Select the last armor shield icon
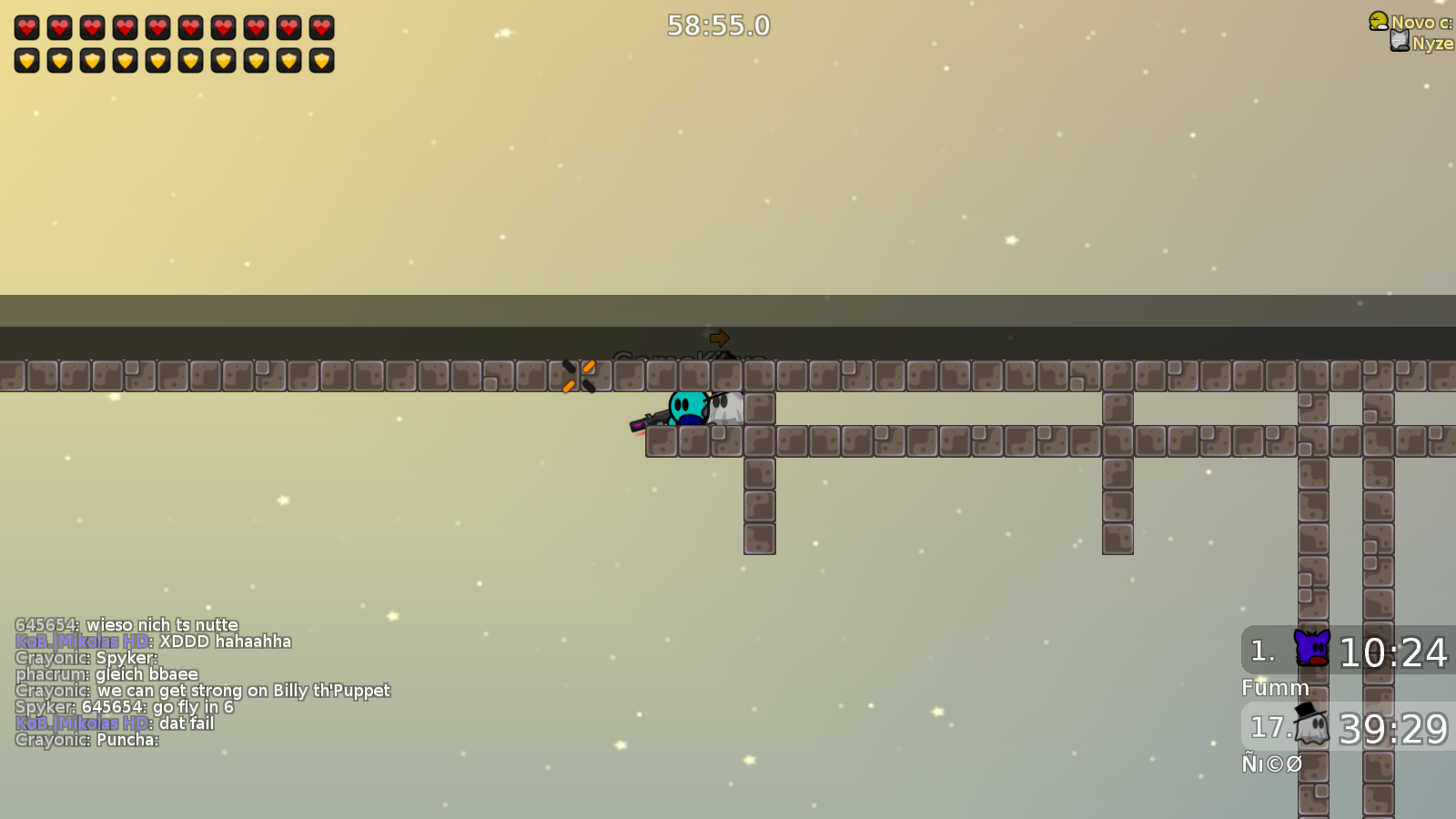 [x=323, y=61]
